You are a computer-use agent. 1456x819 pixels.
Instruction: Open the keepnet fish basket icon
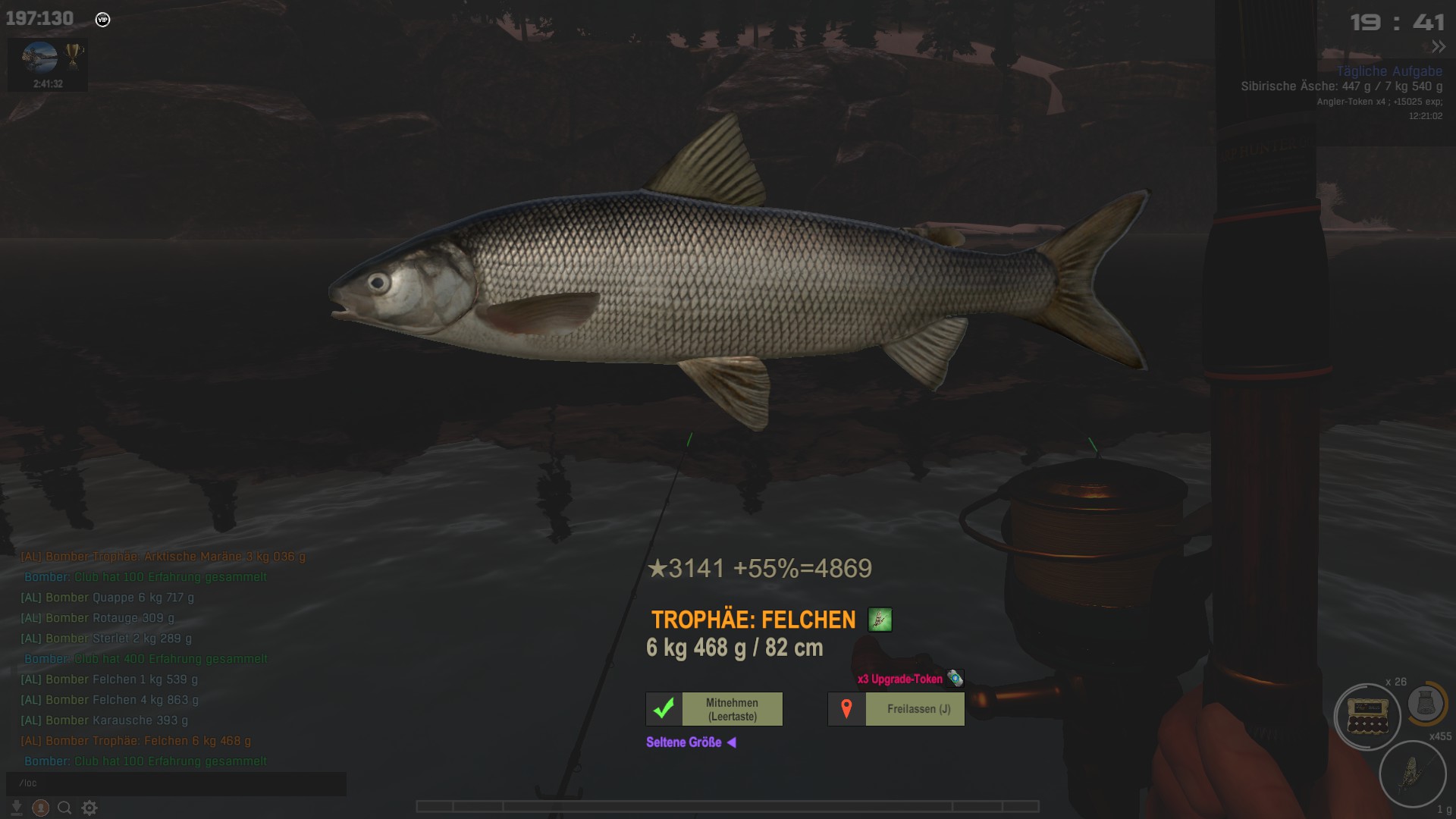point(1426,703)
